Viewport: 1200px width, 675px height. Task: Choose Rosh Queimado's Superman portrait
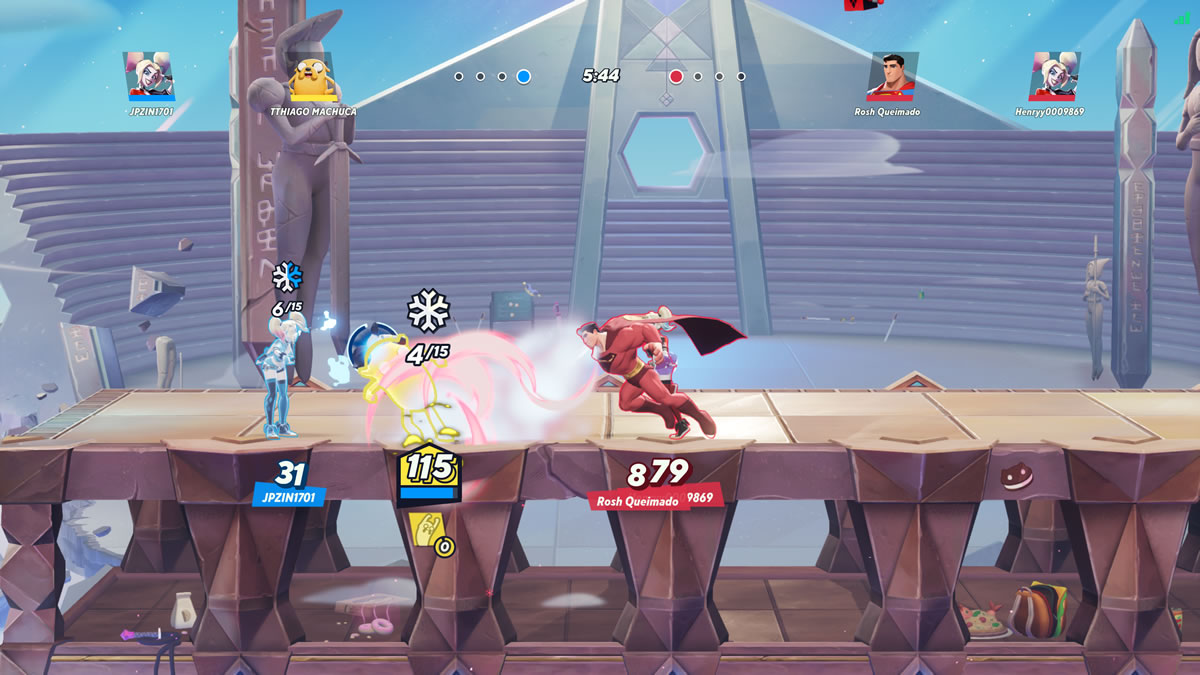(892, 76)
